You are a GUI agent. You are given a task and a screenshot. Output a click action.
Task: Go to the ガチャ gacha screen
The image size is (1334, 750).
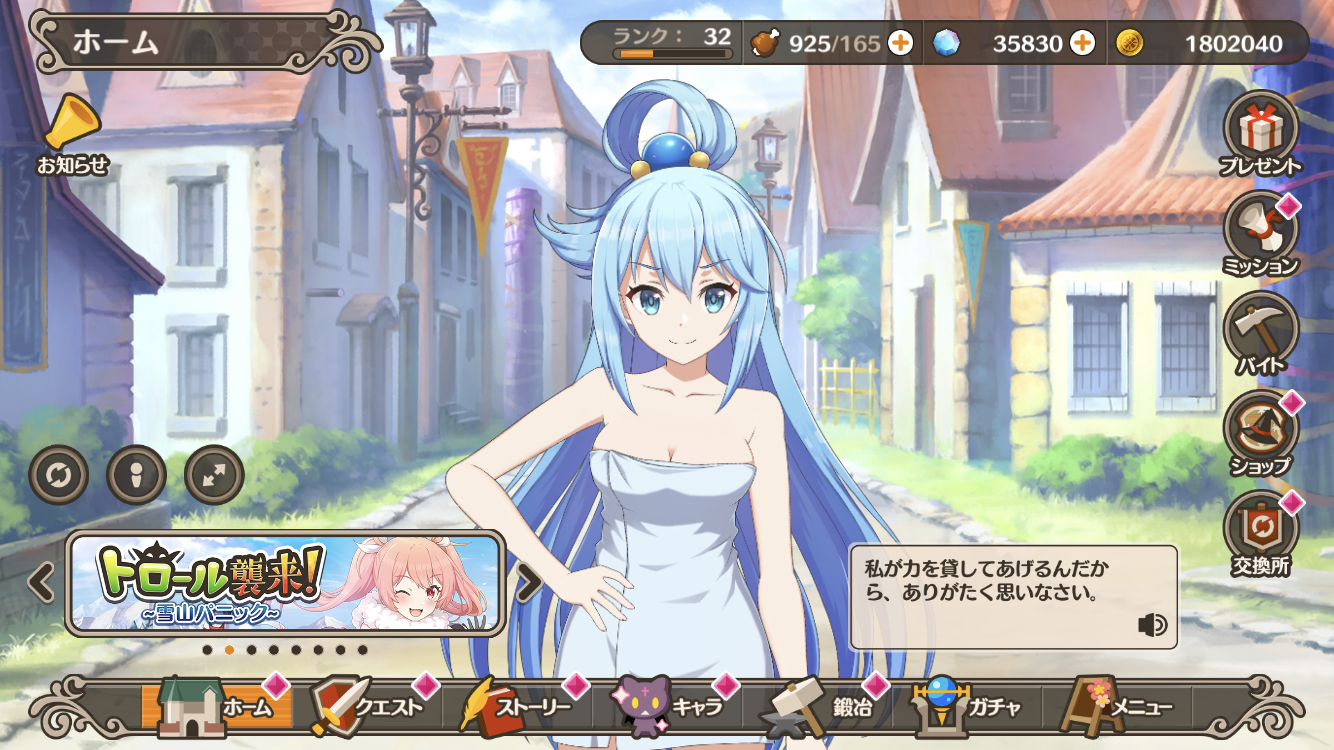(965, 707)
